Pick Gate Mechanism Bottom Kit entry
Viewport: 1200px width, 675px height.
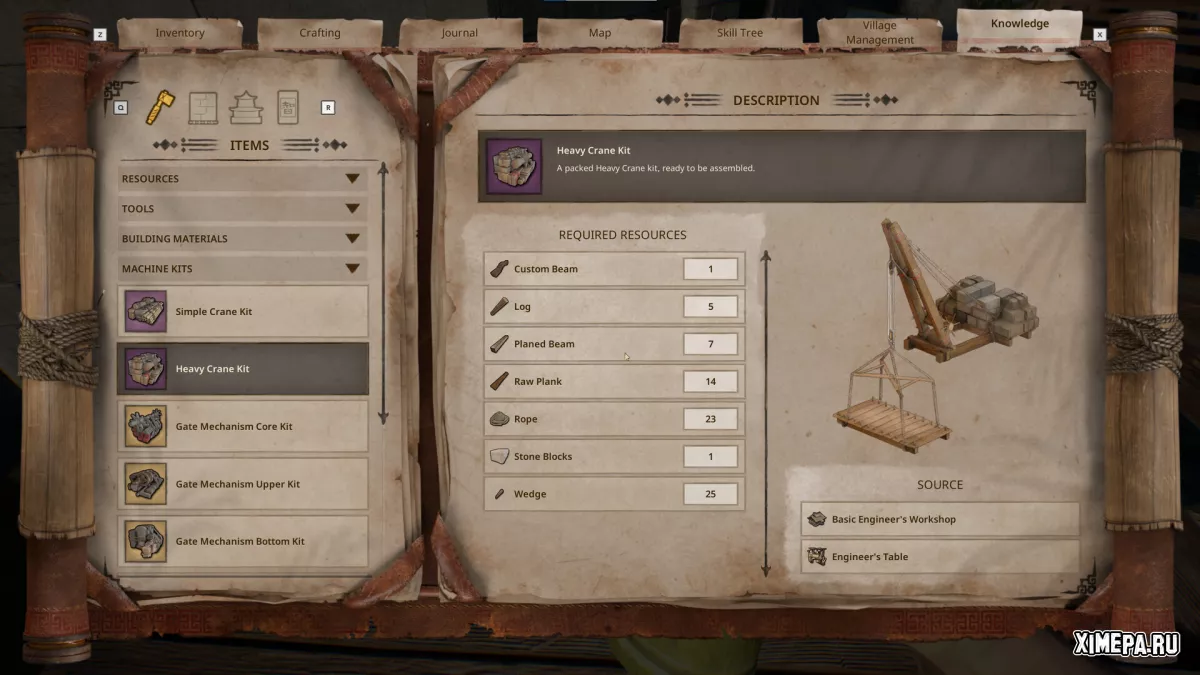(x=243, y=541)
